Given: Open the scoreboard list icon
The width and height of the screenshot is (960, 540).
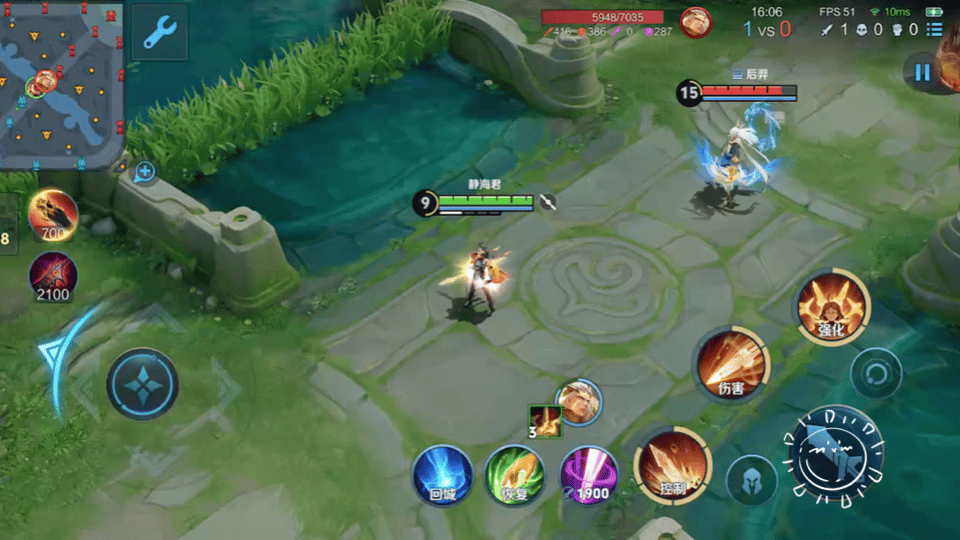Looking at the screenshot, I should 934,29.
